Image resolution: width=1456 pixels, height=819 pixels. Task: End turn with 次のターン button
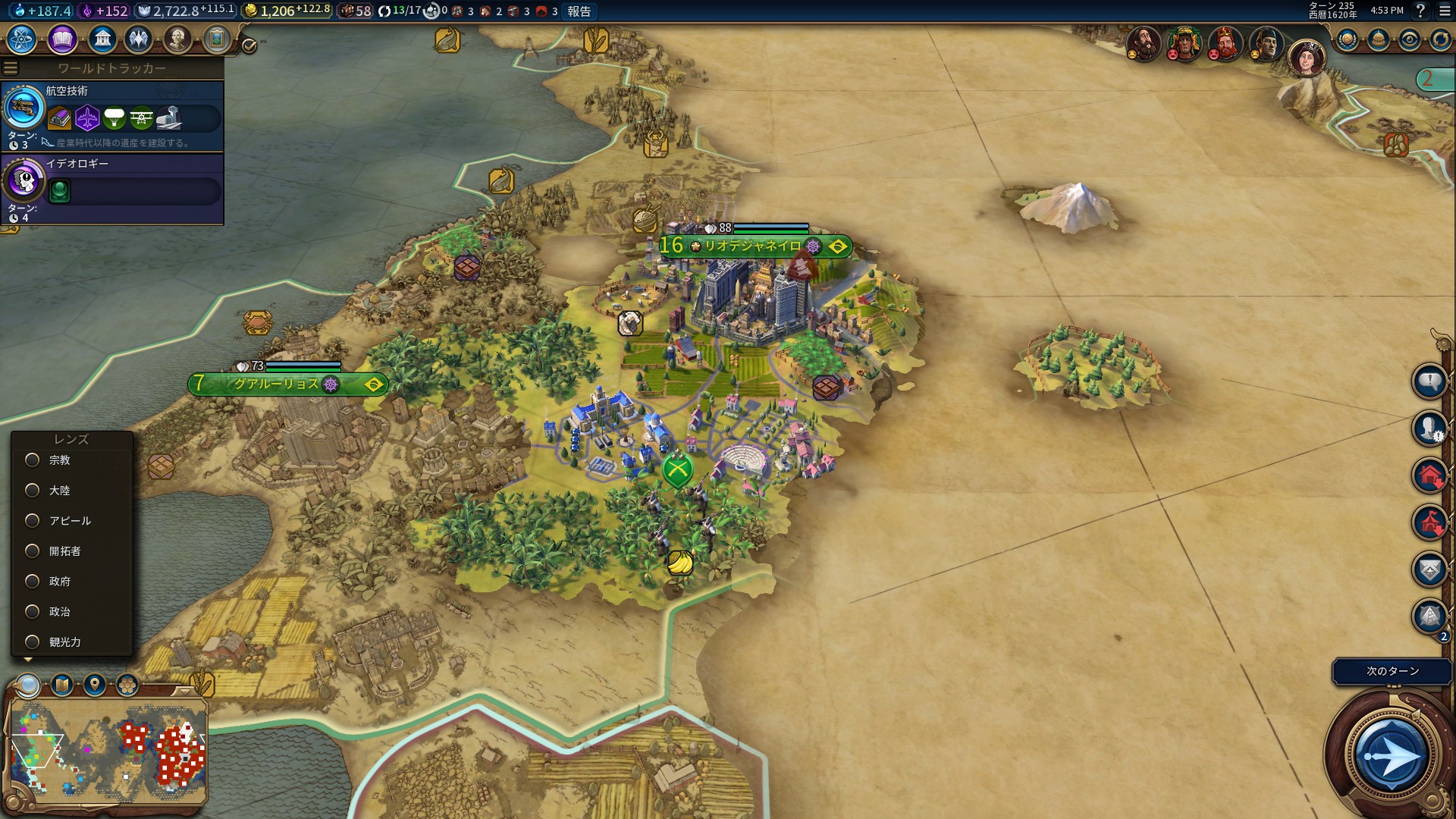click(x=1392, y=756)
